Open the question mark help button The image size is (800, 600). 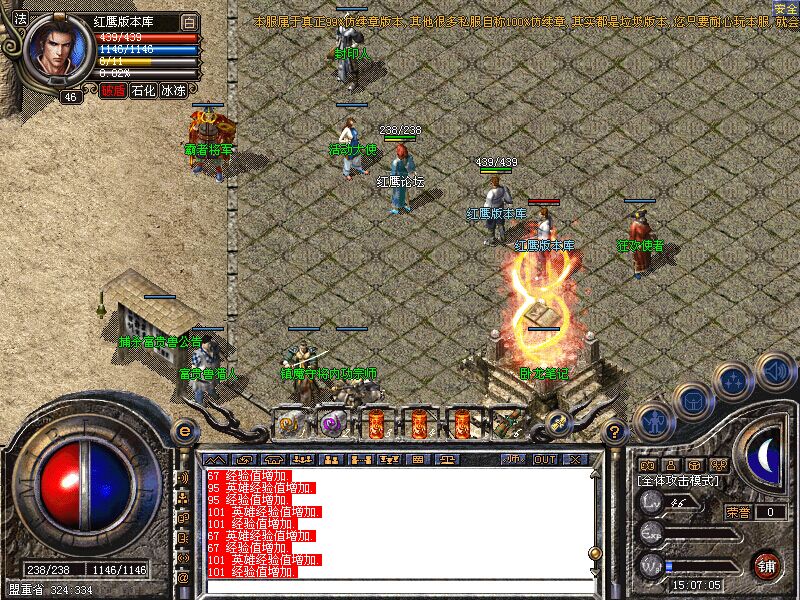click(616, 432)
